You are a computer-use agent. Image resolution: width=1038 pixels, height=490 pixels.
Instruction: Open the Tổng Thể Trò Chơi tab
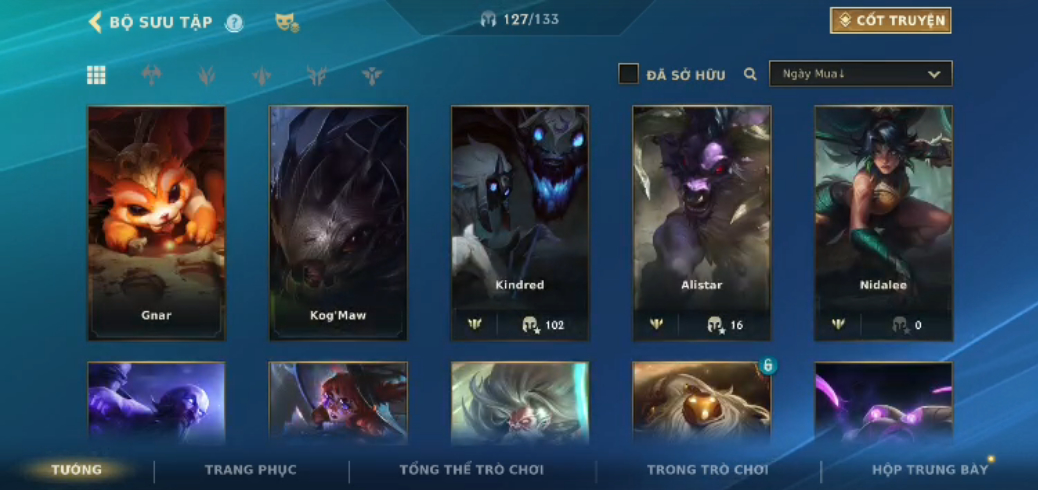[471, 470]
